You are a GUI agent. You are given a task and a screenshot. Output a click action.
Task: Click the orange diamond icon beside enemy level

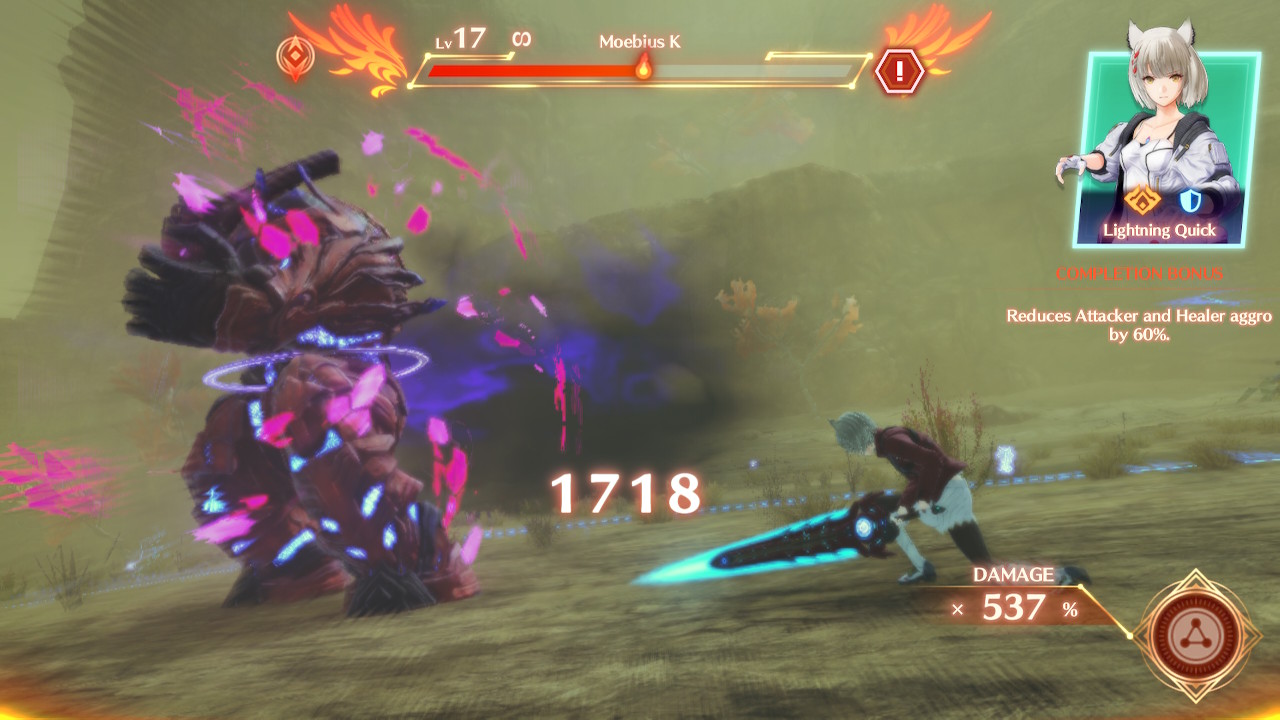click(294, 56)
